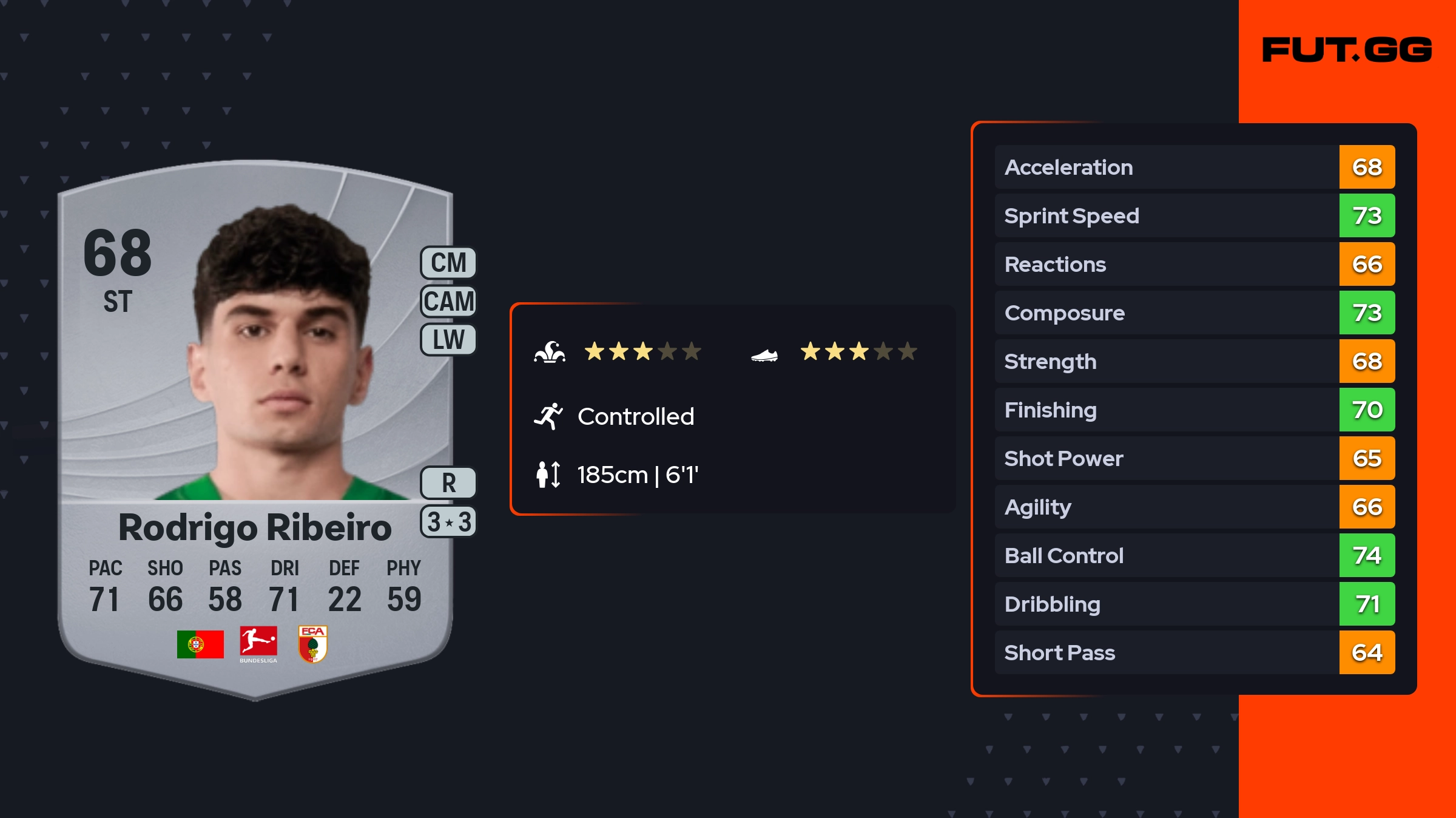Click the Acceleration stat row
The image size is (1456, 818).
pyautogui.click(x=1194, y=167)
